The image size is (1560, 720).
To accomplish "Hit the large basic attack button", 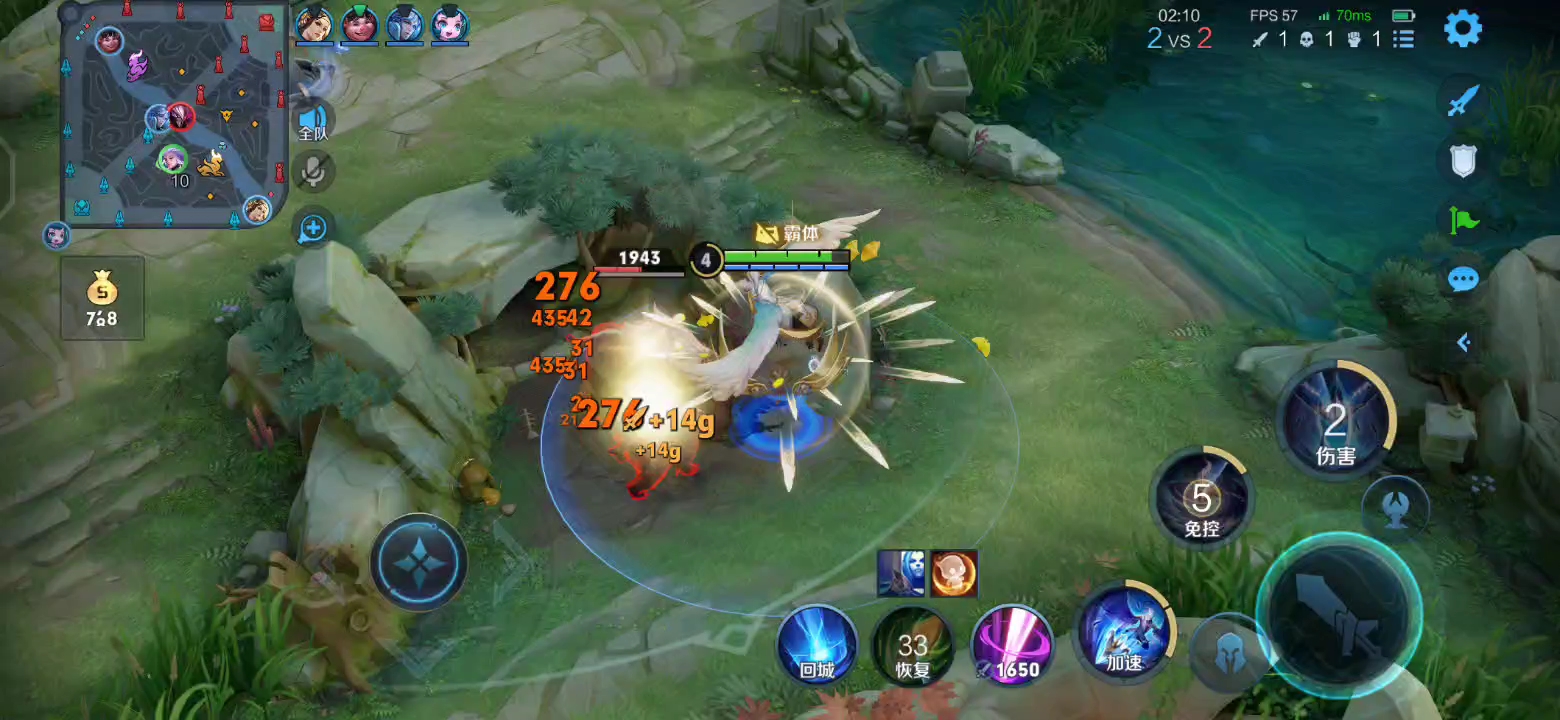I will (1339, 612).
